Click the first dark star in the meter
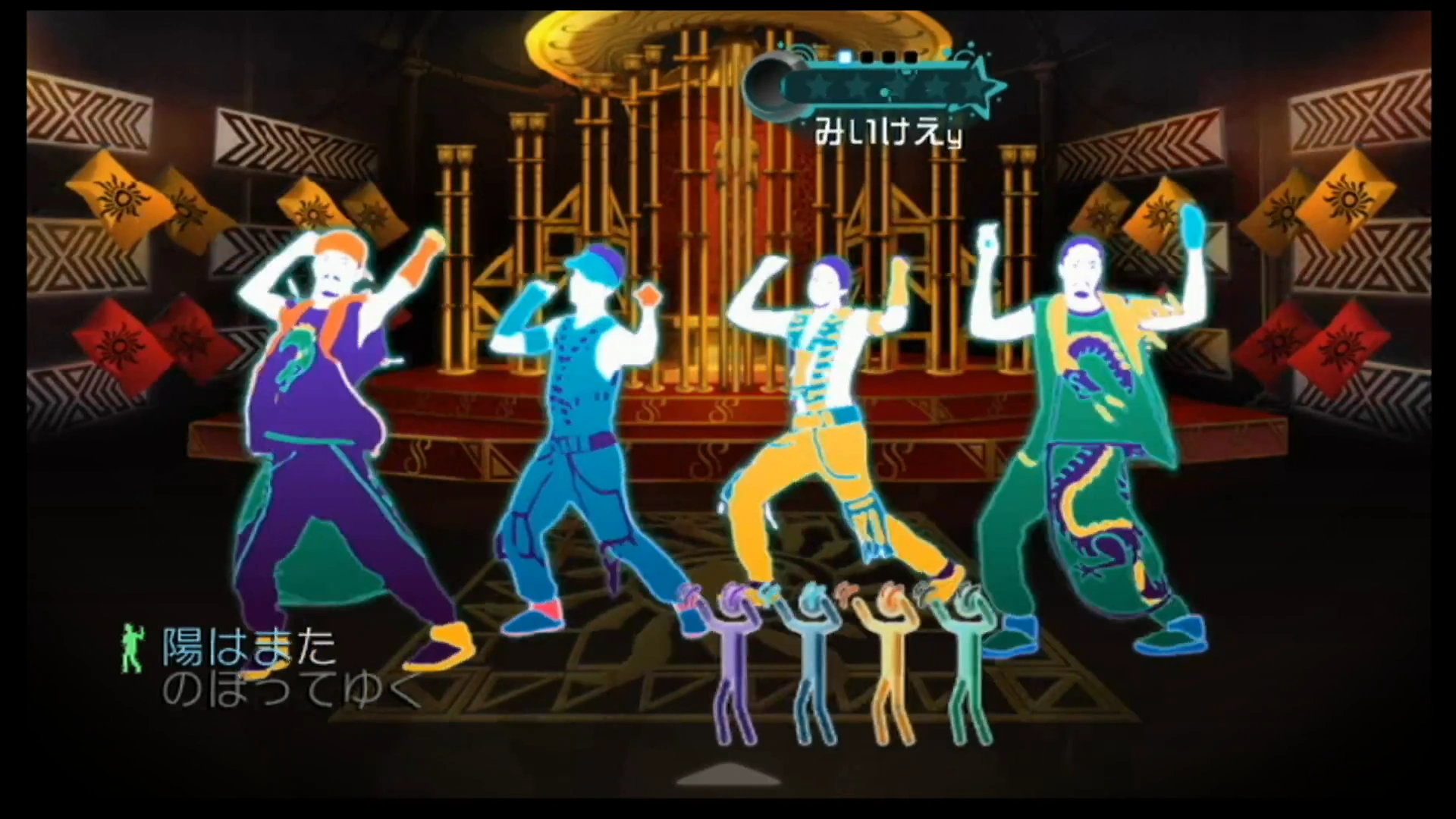The image size is (1456, 819). [x=821, y=87]
